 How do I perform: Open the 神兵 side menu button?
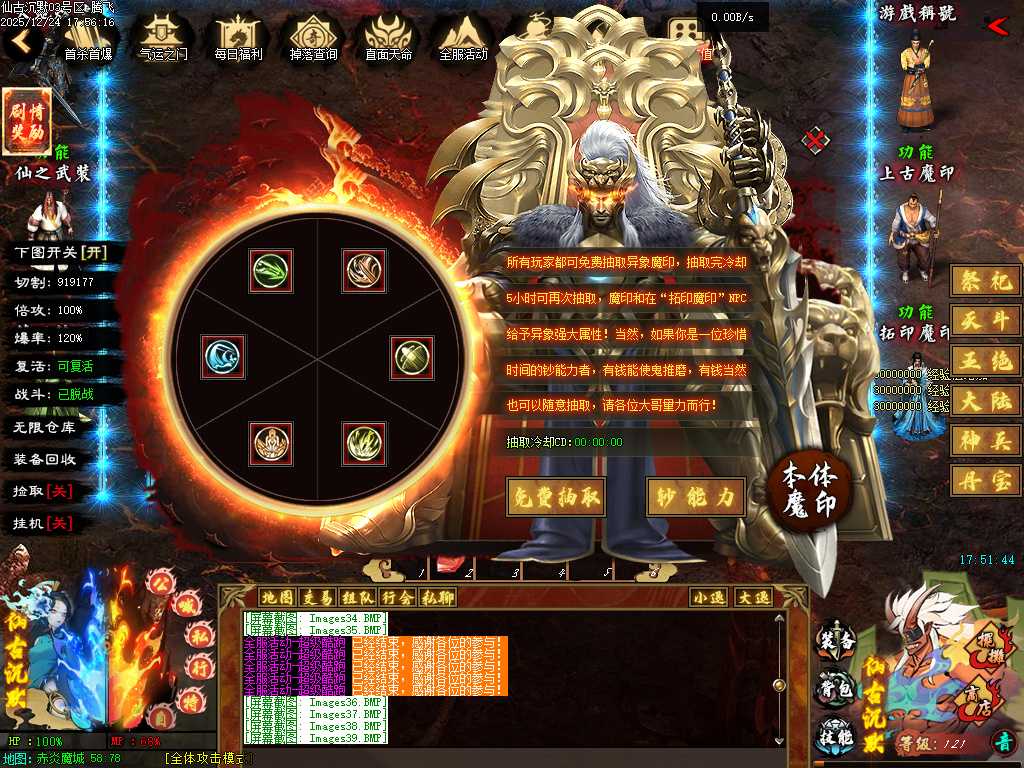985,439
